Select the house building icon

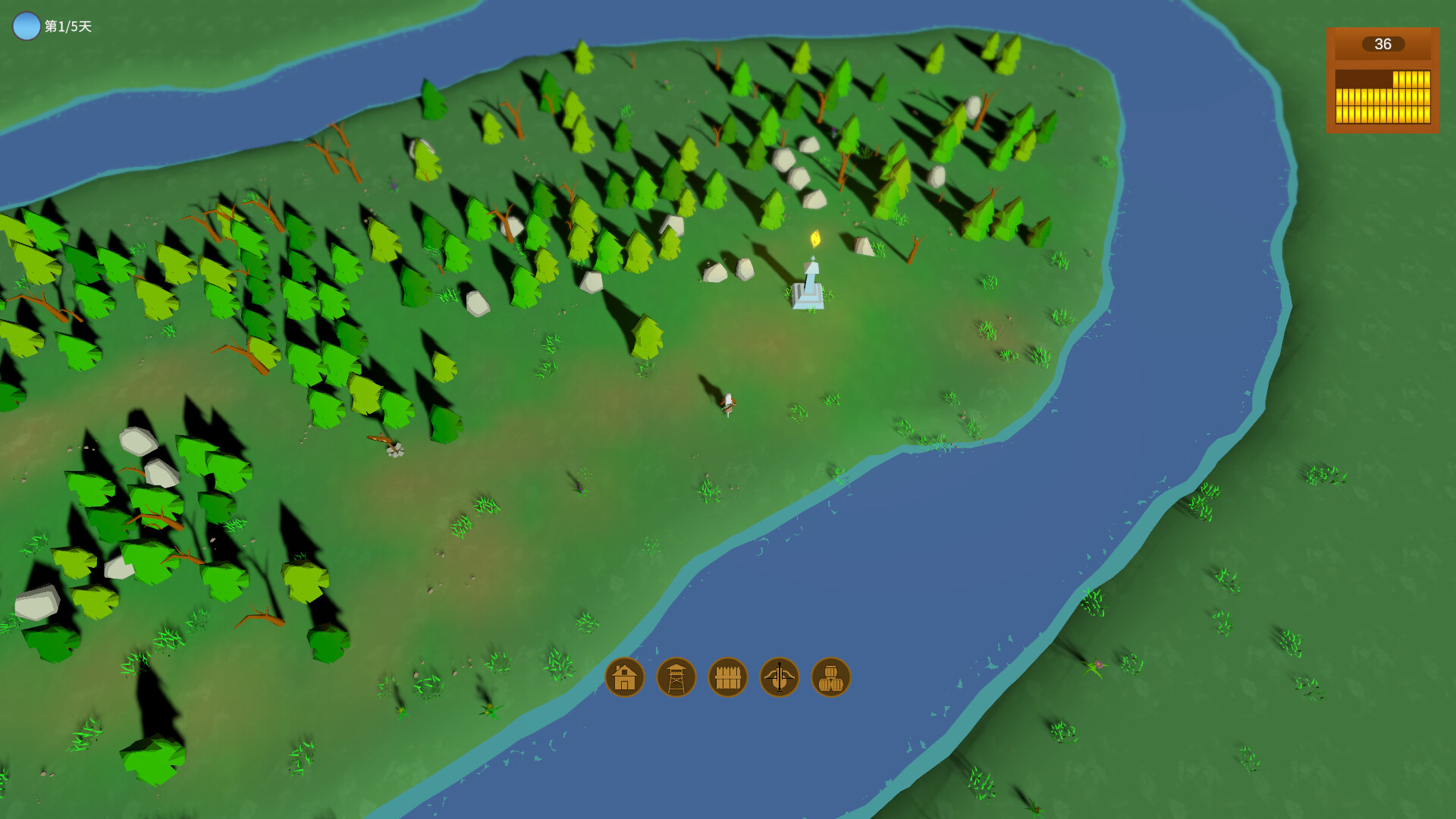point(623,677)
